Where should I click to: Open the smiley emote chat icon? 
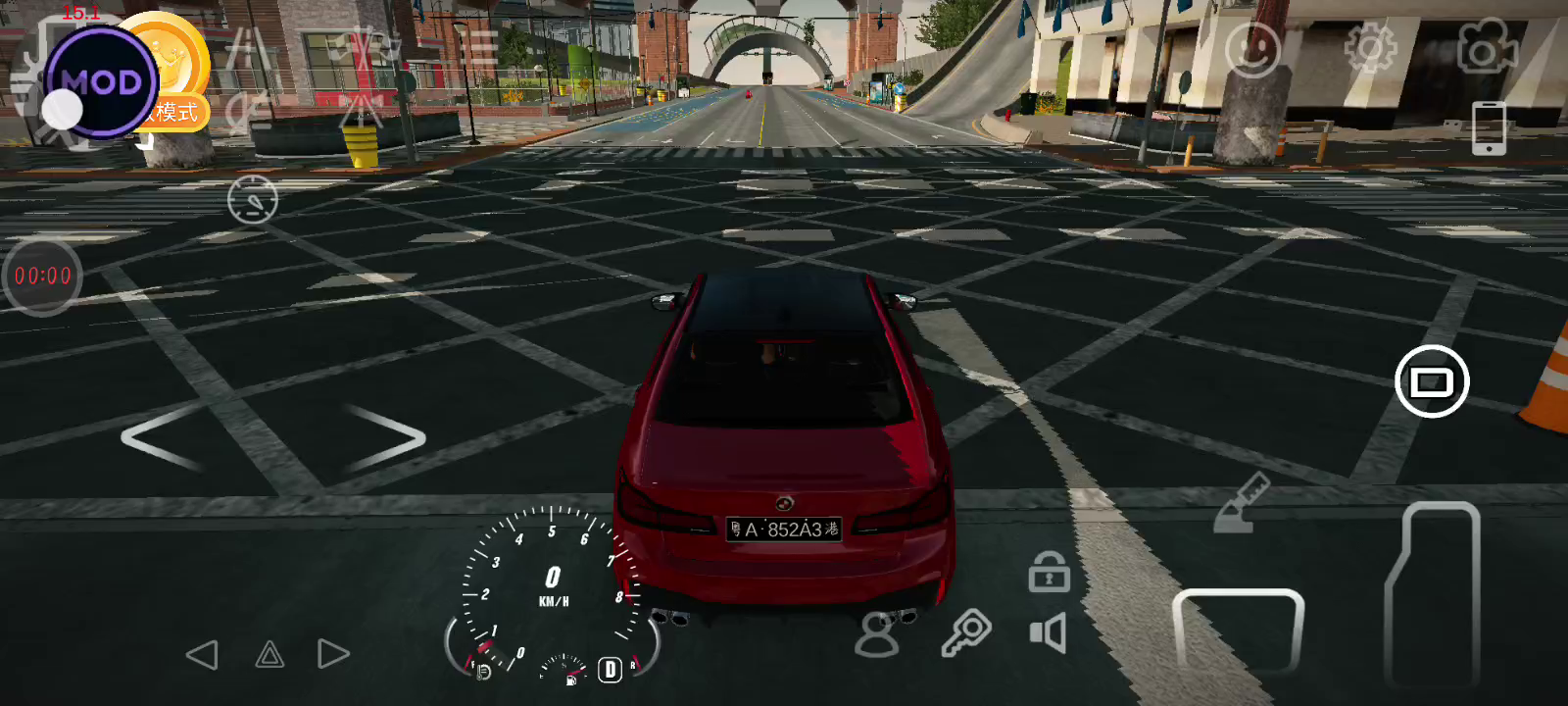click(1252, 49)
